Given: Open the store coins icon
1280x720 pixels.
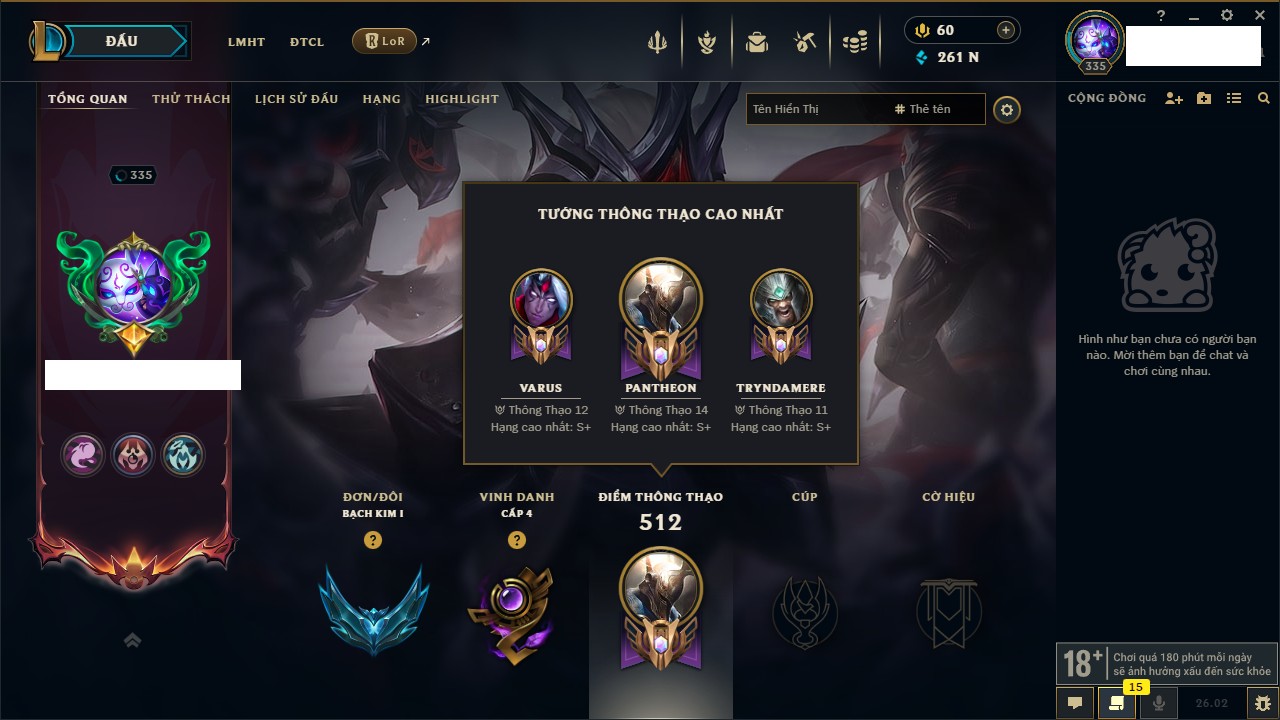Looking at the screenshot, I should point(855,42).
